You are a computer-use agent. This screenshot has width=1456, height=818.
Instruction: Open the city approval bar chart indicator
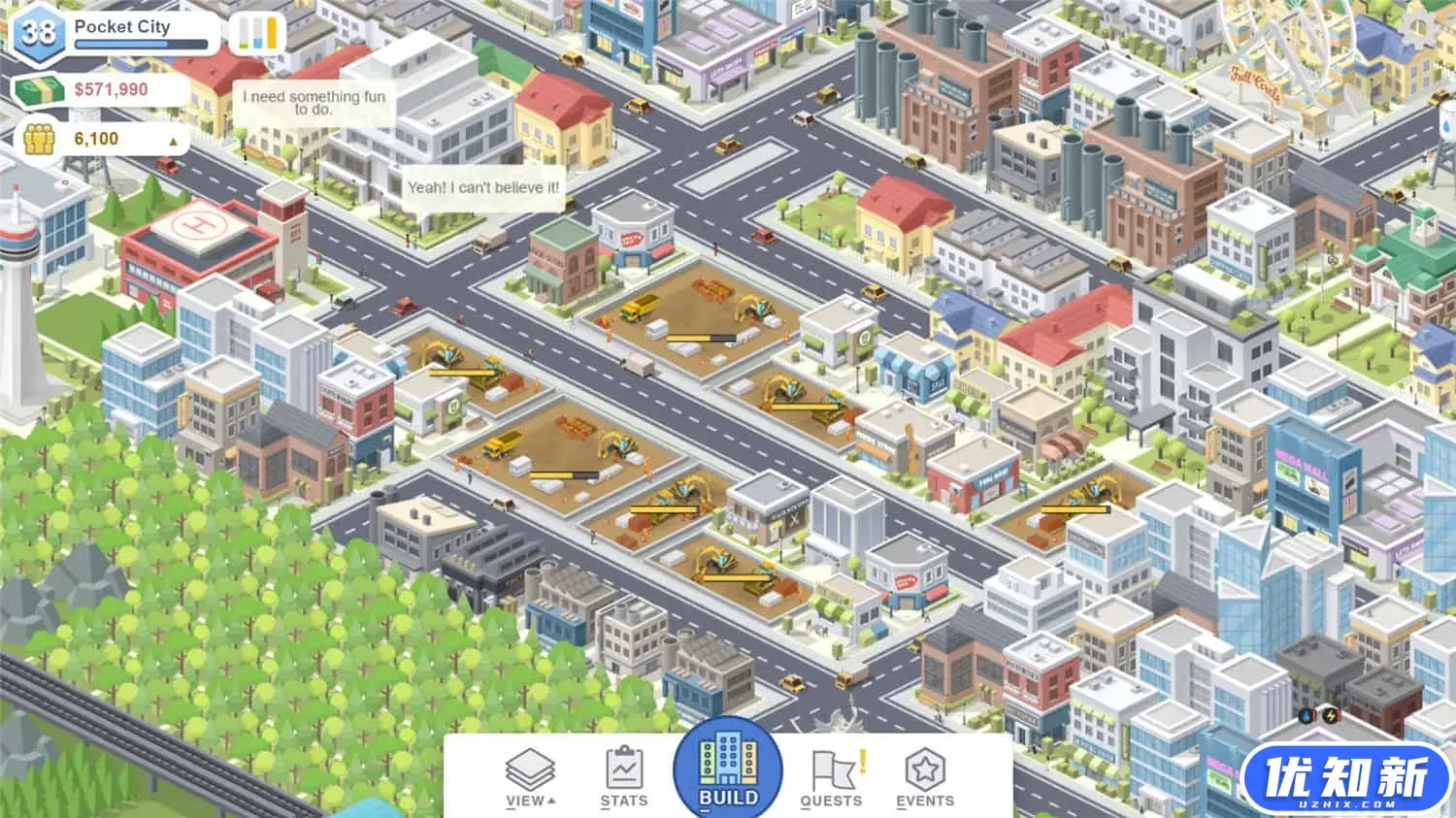(x=256, y=33)
